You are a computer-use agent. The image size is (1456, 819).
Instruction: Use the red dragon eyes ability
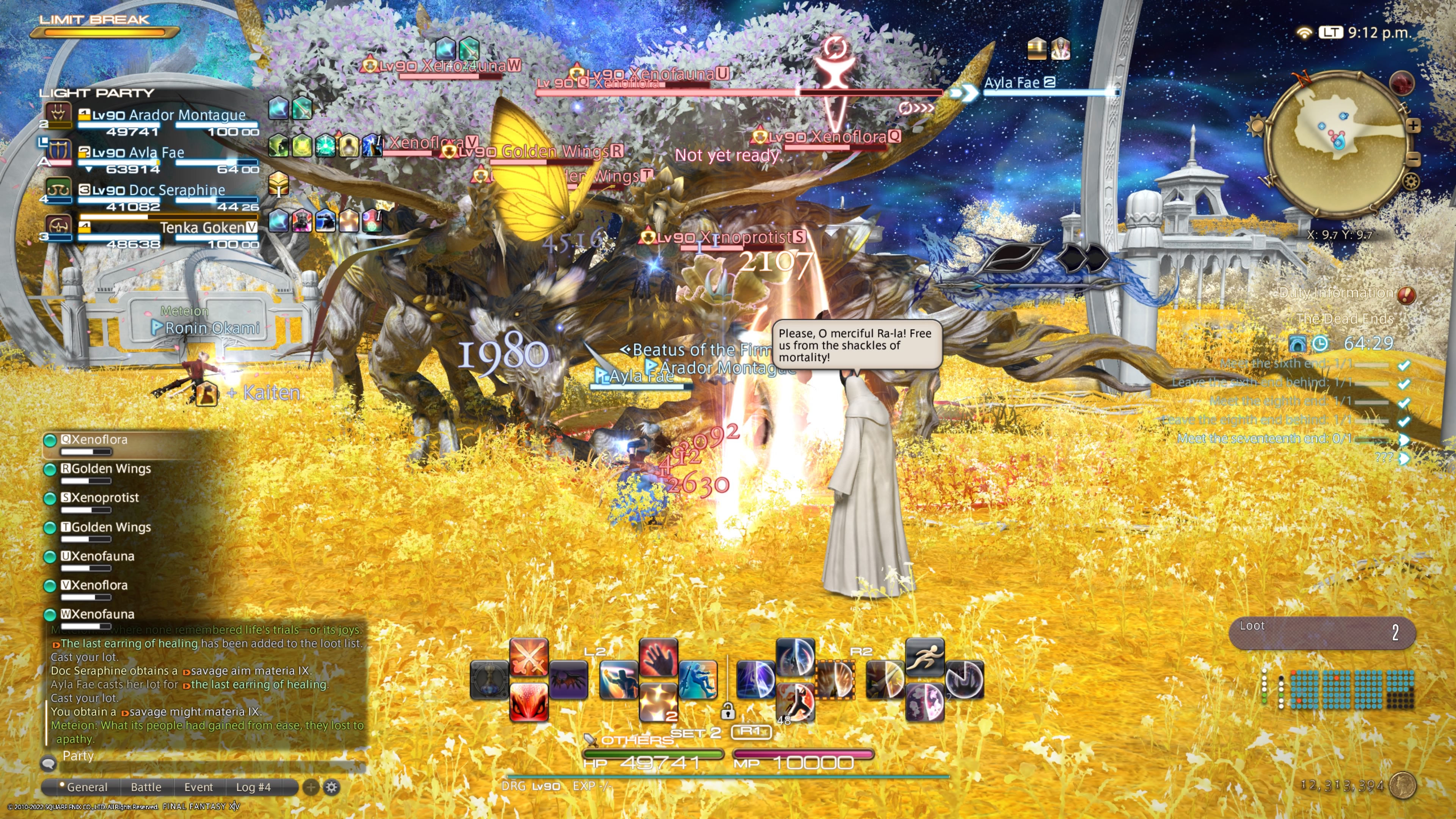click(529, 701)
